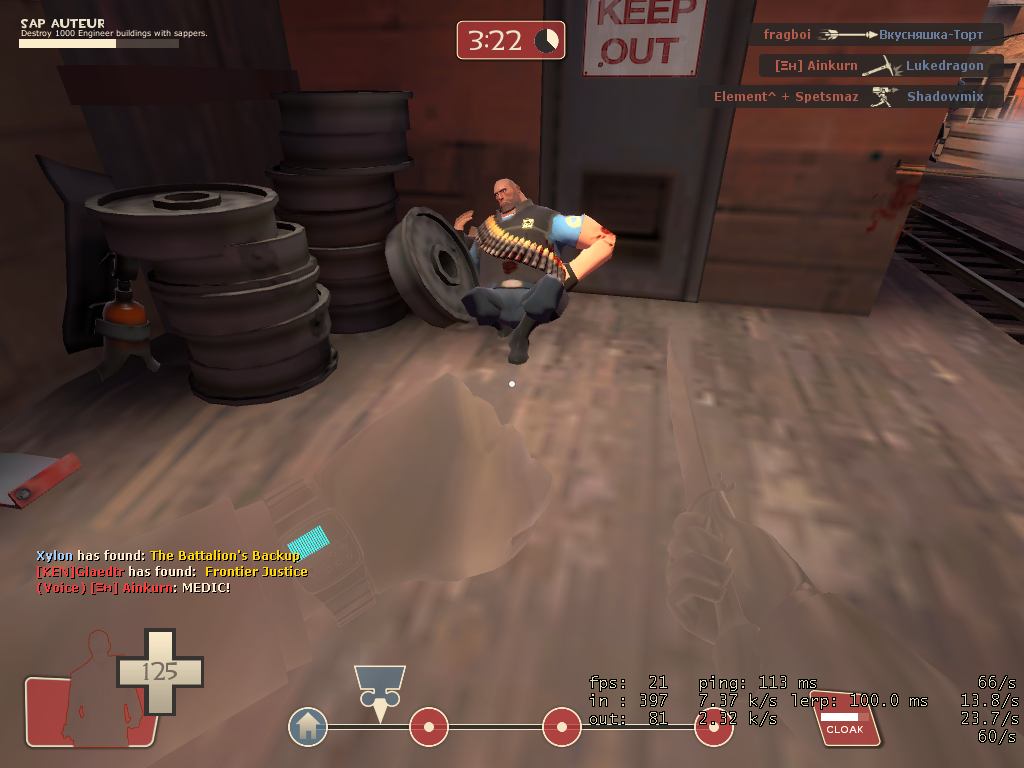Click the Battalion's Backup item chat line
The image size is (1024, 768).
coord(168,556)
